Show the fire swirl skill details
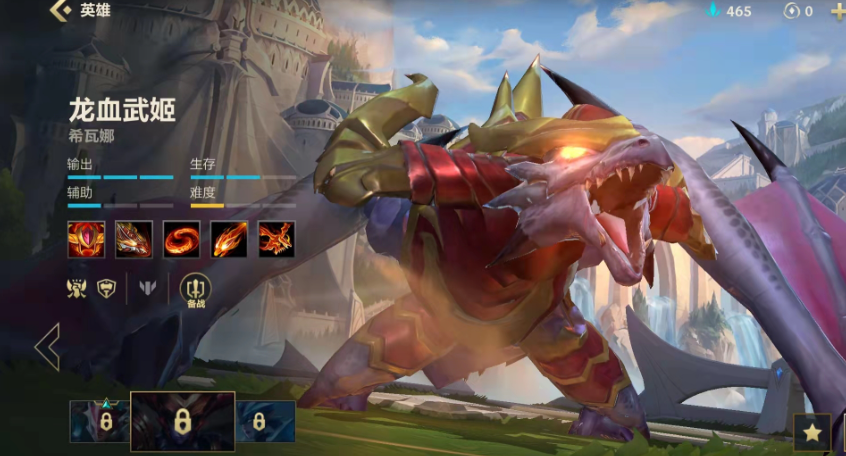Viewport: 846px width, 456px height. [x=182, y=239]
